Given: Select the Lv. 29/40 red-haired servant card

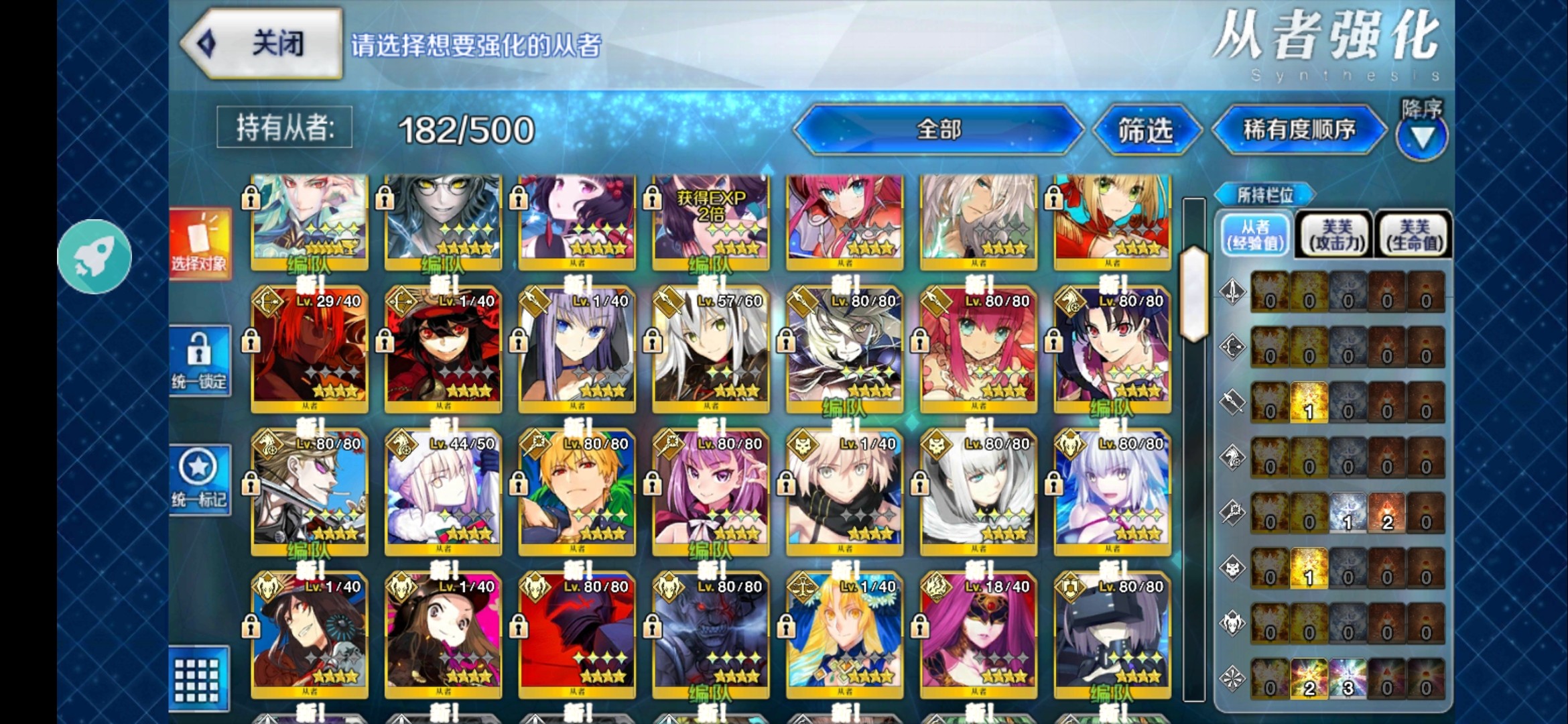Looking at the screenshot, I should point(309,349).
